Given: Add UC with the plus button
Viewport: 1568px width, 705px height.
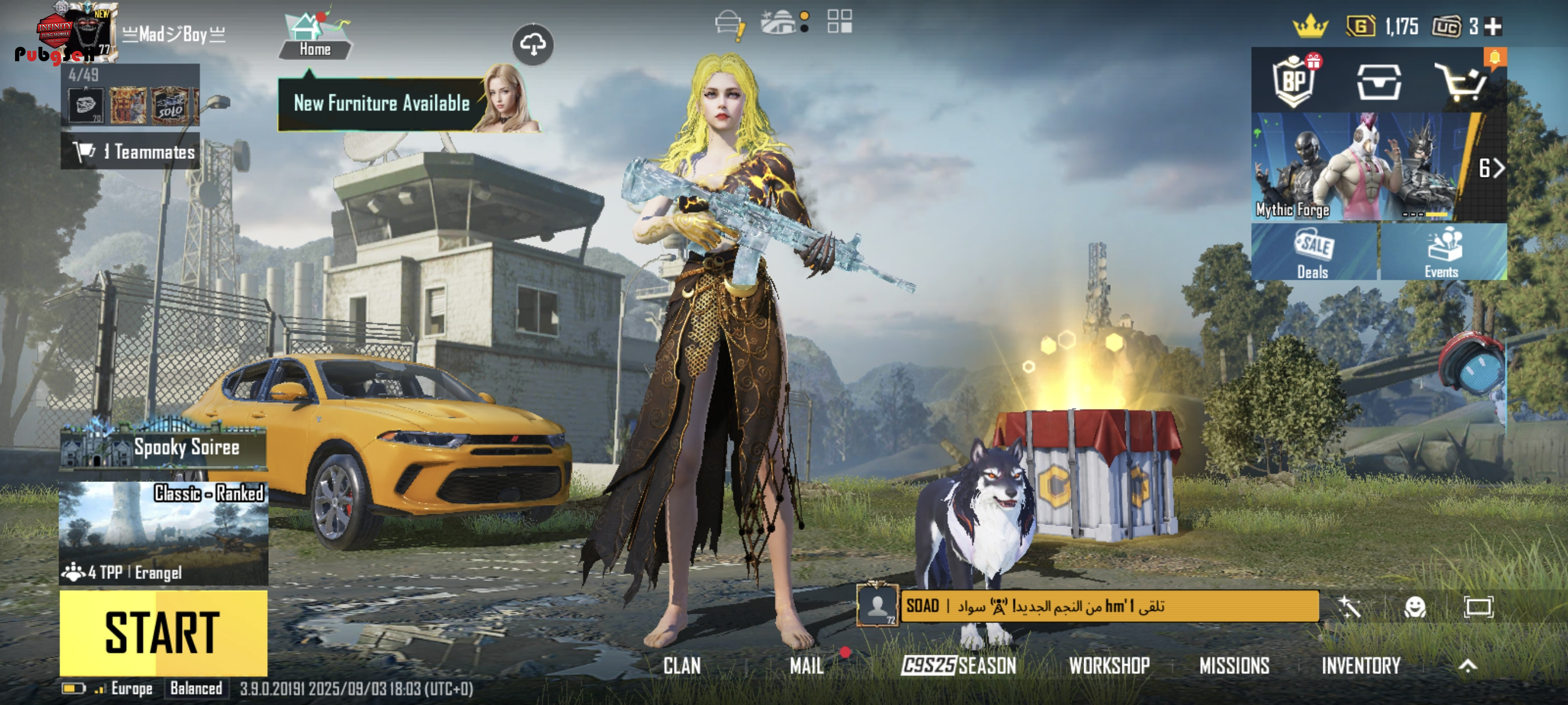Looking at the screenshot, I should pos(1494,27).
